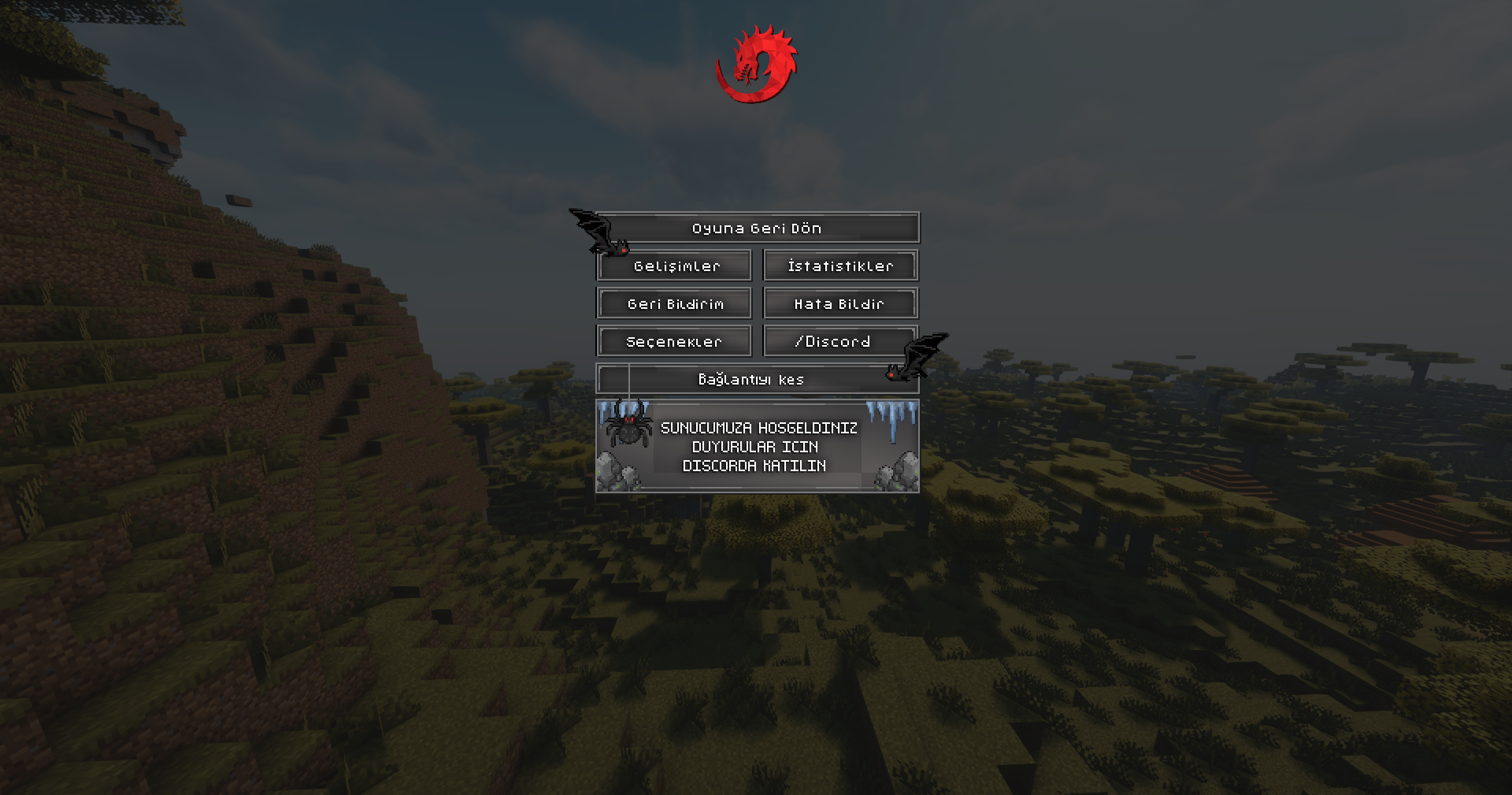The width and height of the screenshot is (1512, 795).
Task: Click Hata Bildir to report a bug
Action: click(x=839, y=303)
